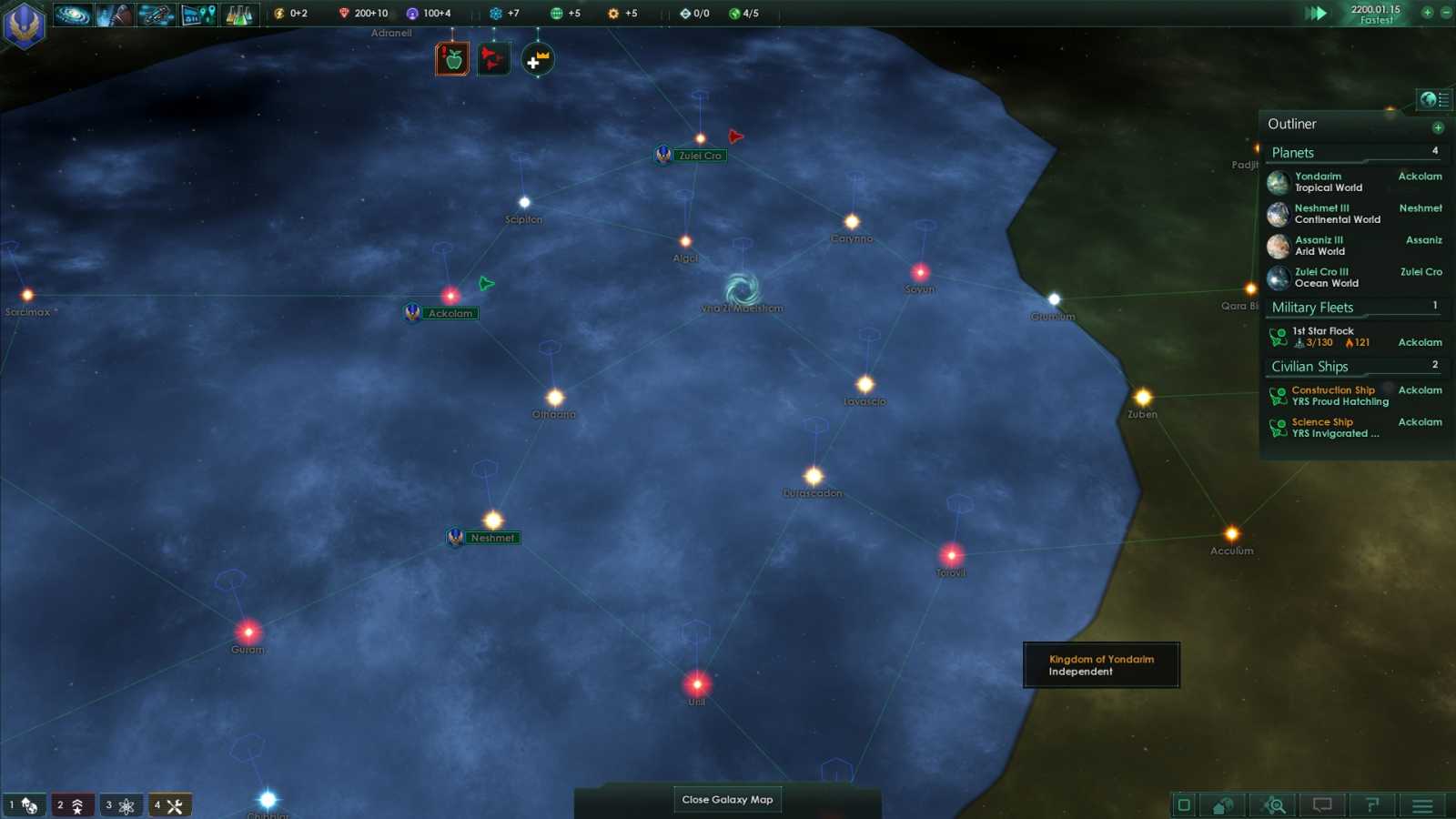Click the Close Galaxy Map button
The height and width of the screenshot is (819, 1456).
click(727, 799)
